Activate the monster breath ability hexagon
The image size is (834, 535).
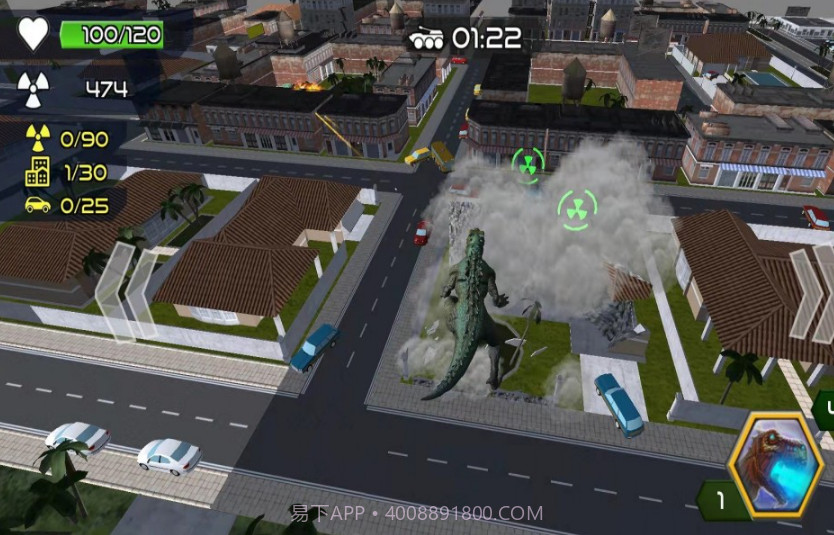pyautogui.click(x=776, y=467)
